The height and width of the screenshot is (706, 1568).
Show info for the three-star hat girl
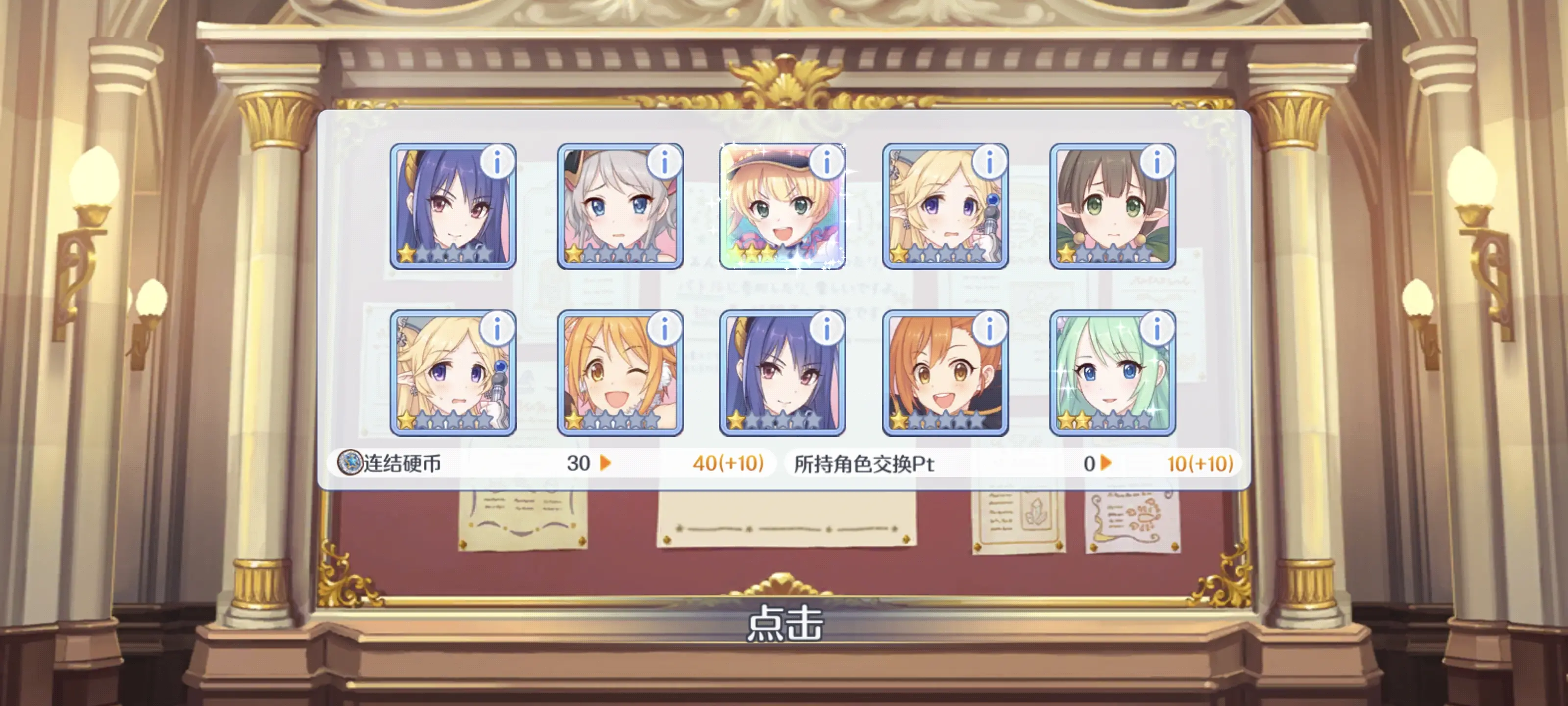coord(827,163)
